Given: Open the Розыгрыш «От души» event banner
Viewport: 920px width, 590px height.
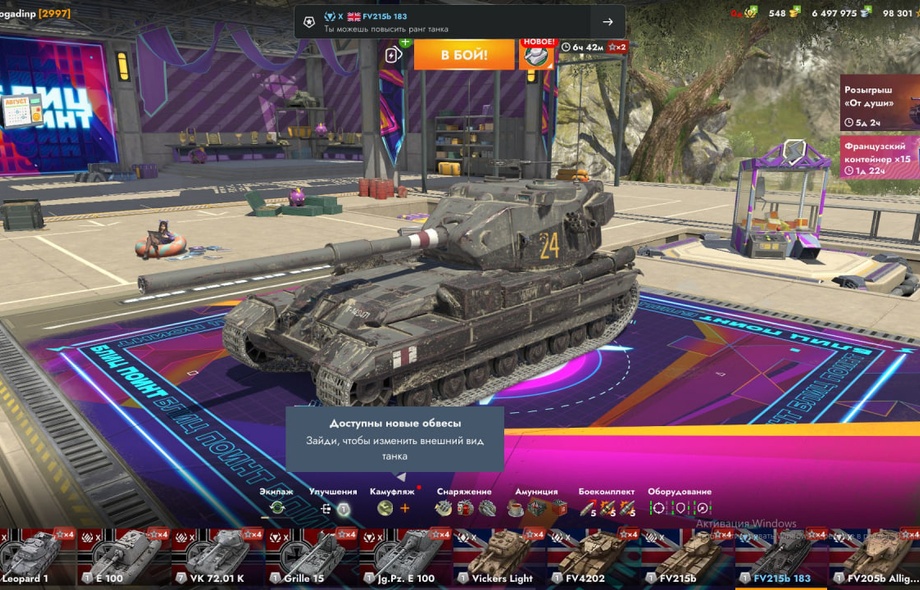Looking at the screenshot, I should [880, 103].
